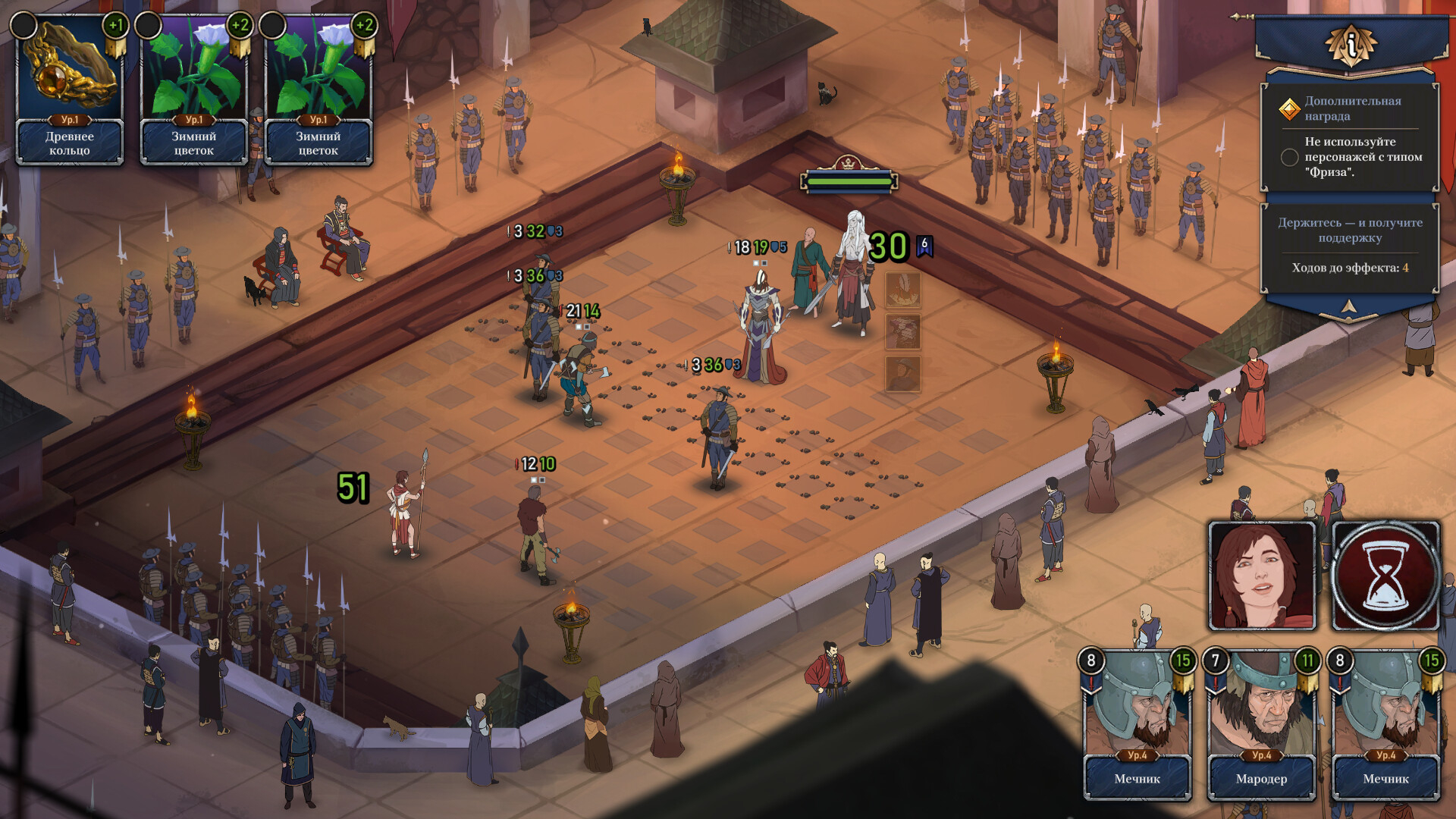Toggle the circle on the Древнее кольцо reward card
The width and height of the screenshot is (1456, 819).
tap(24, 23)
